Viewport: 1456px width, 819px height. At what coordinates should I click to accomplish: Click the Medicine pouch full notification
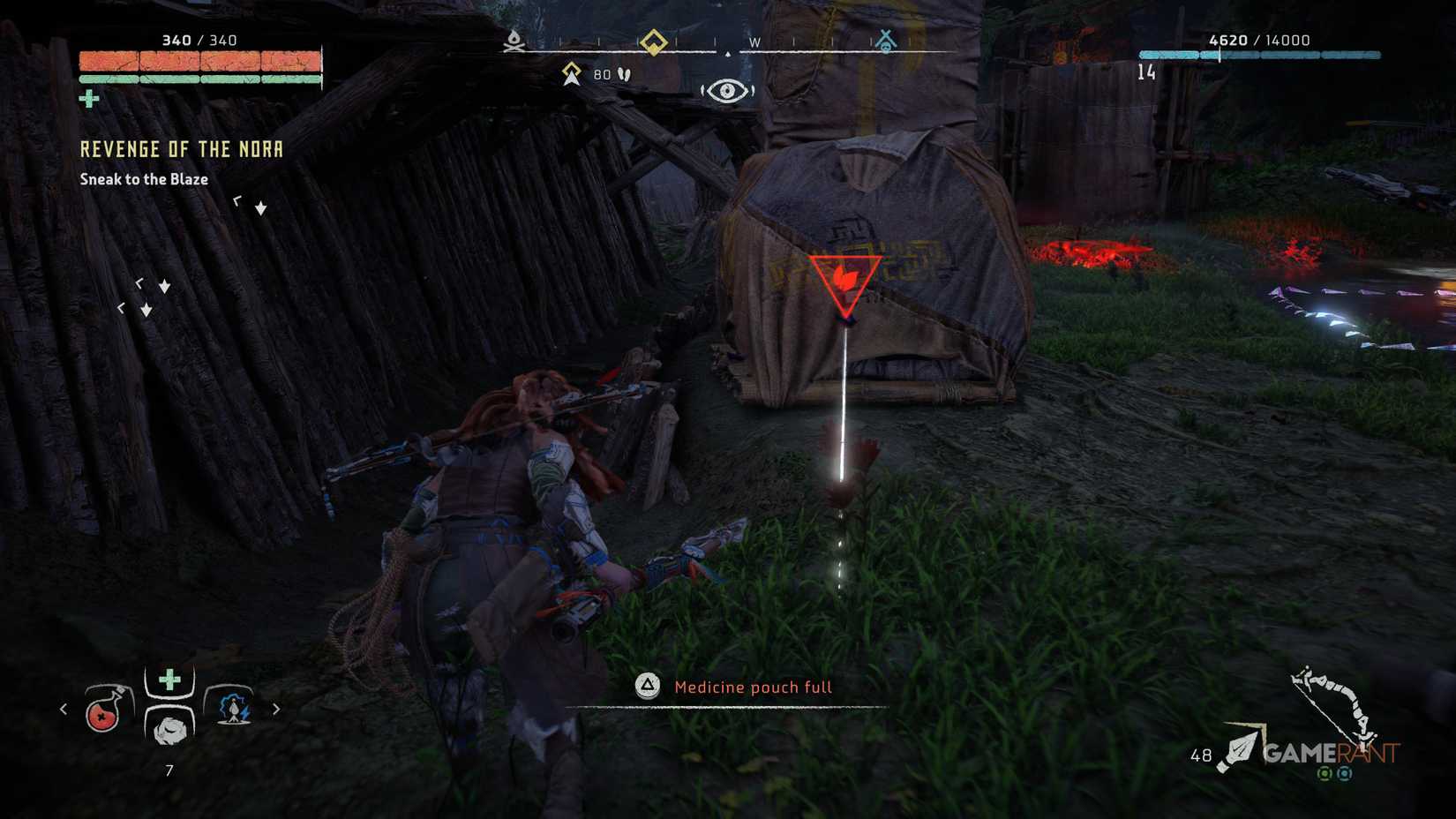pos(753,687)
